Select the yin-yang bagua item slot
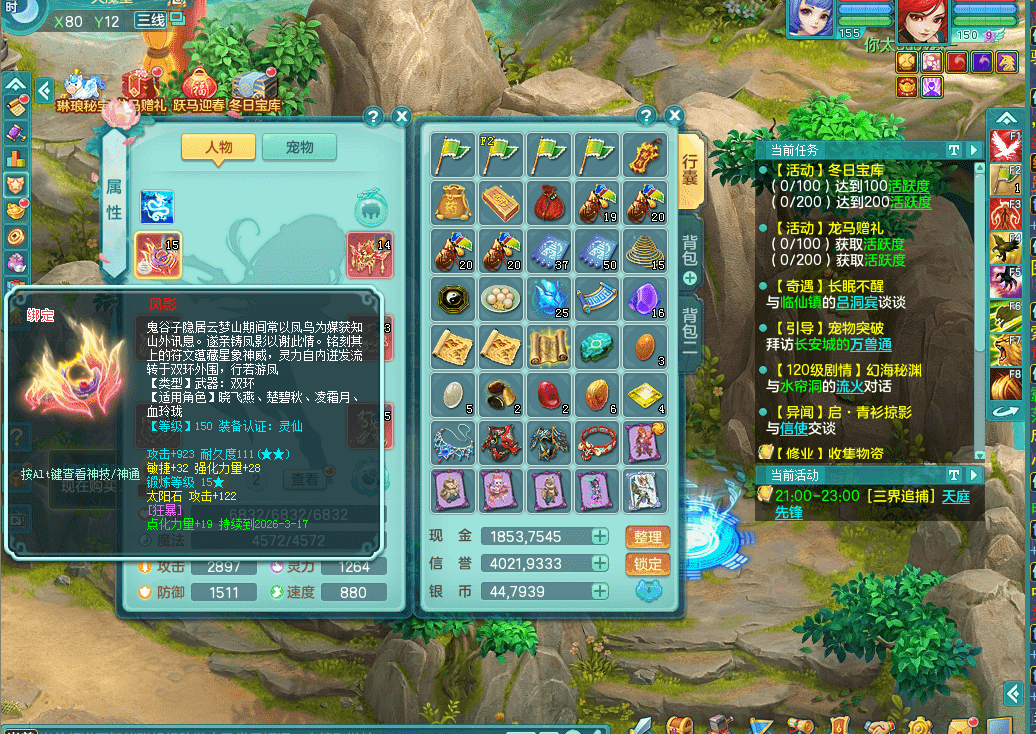 [454, 297]
